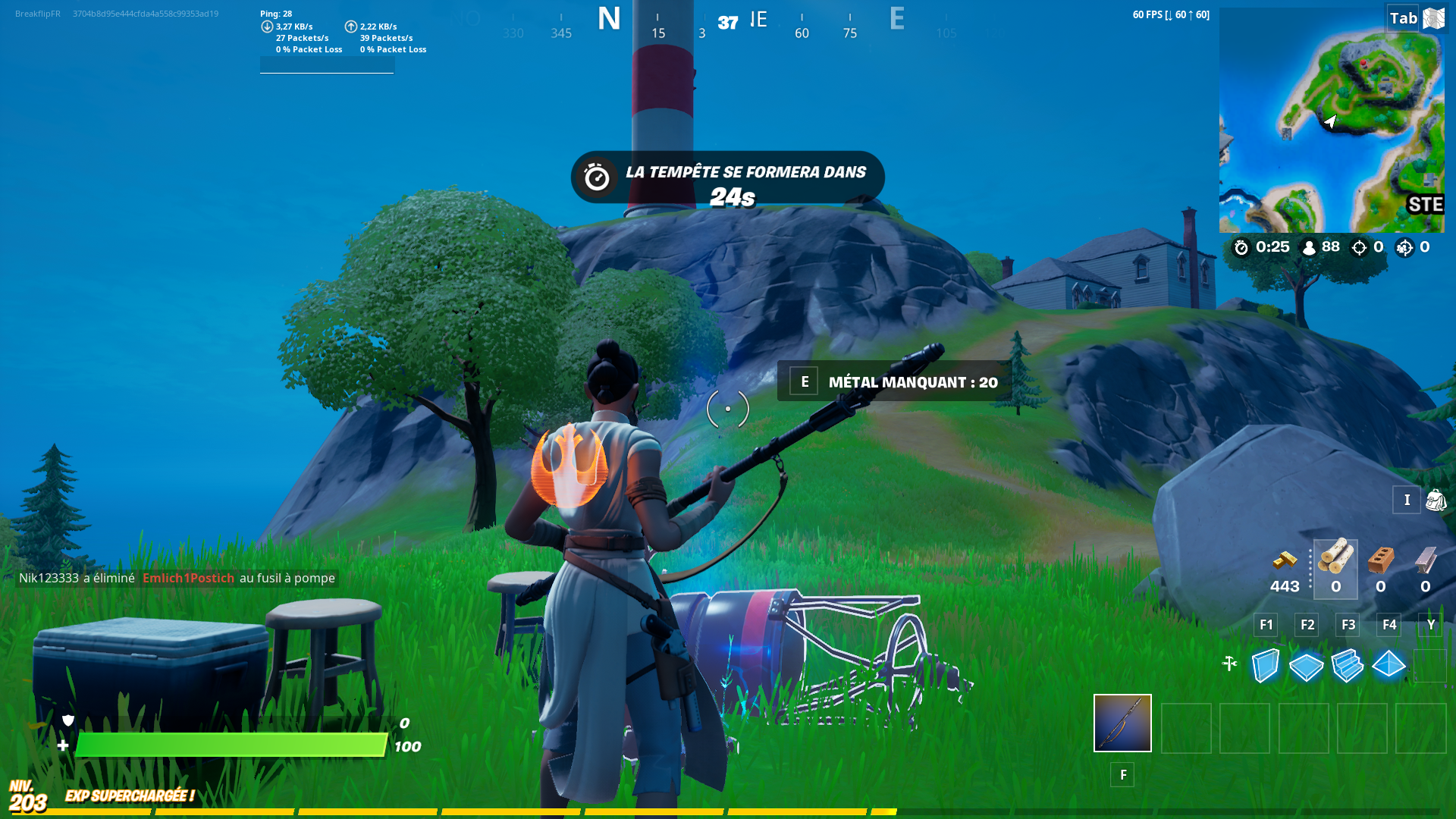Select the wall build piece
The width and height of the screenshot is (1456, 819).
click(1266, 665)
